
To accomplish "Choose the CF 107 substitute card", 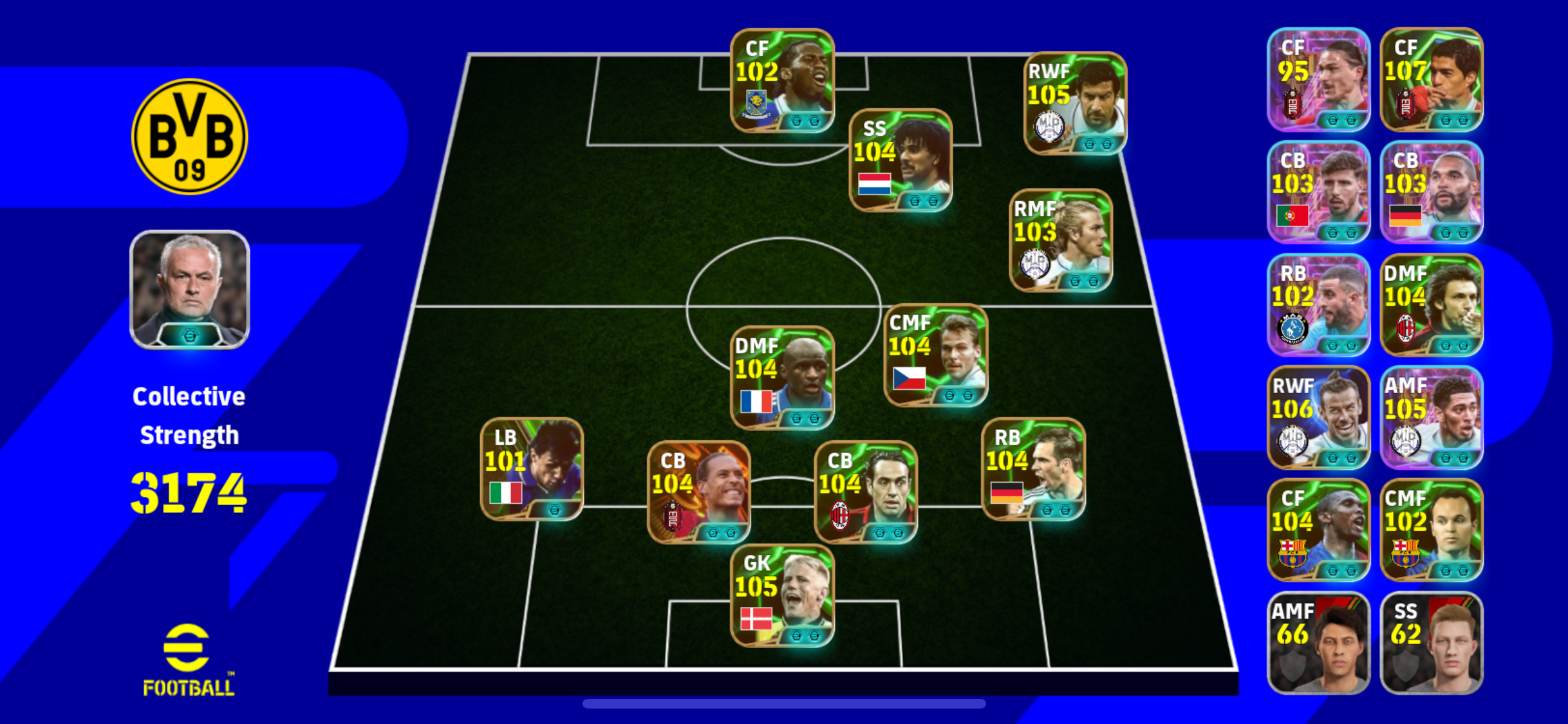I will 1432,79.
